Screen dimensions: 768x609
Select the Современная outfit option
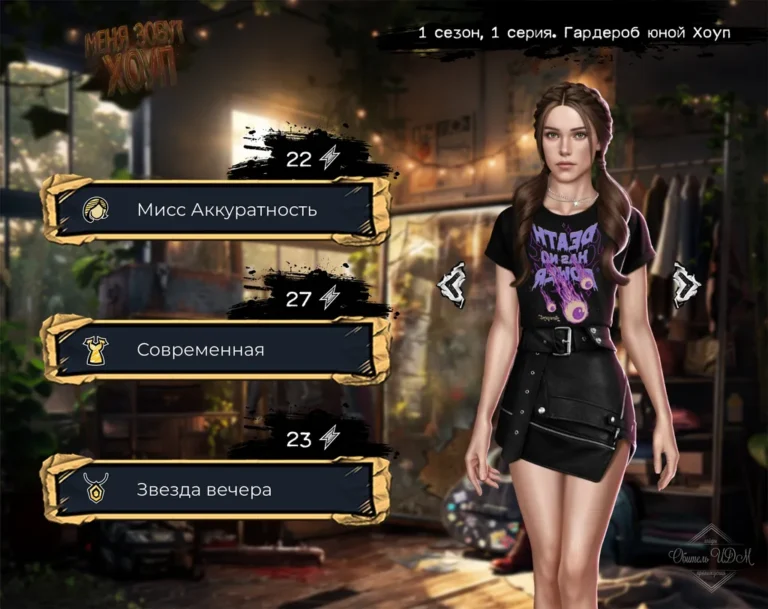click(x=215, y=350)
